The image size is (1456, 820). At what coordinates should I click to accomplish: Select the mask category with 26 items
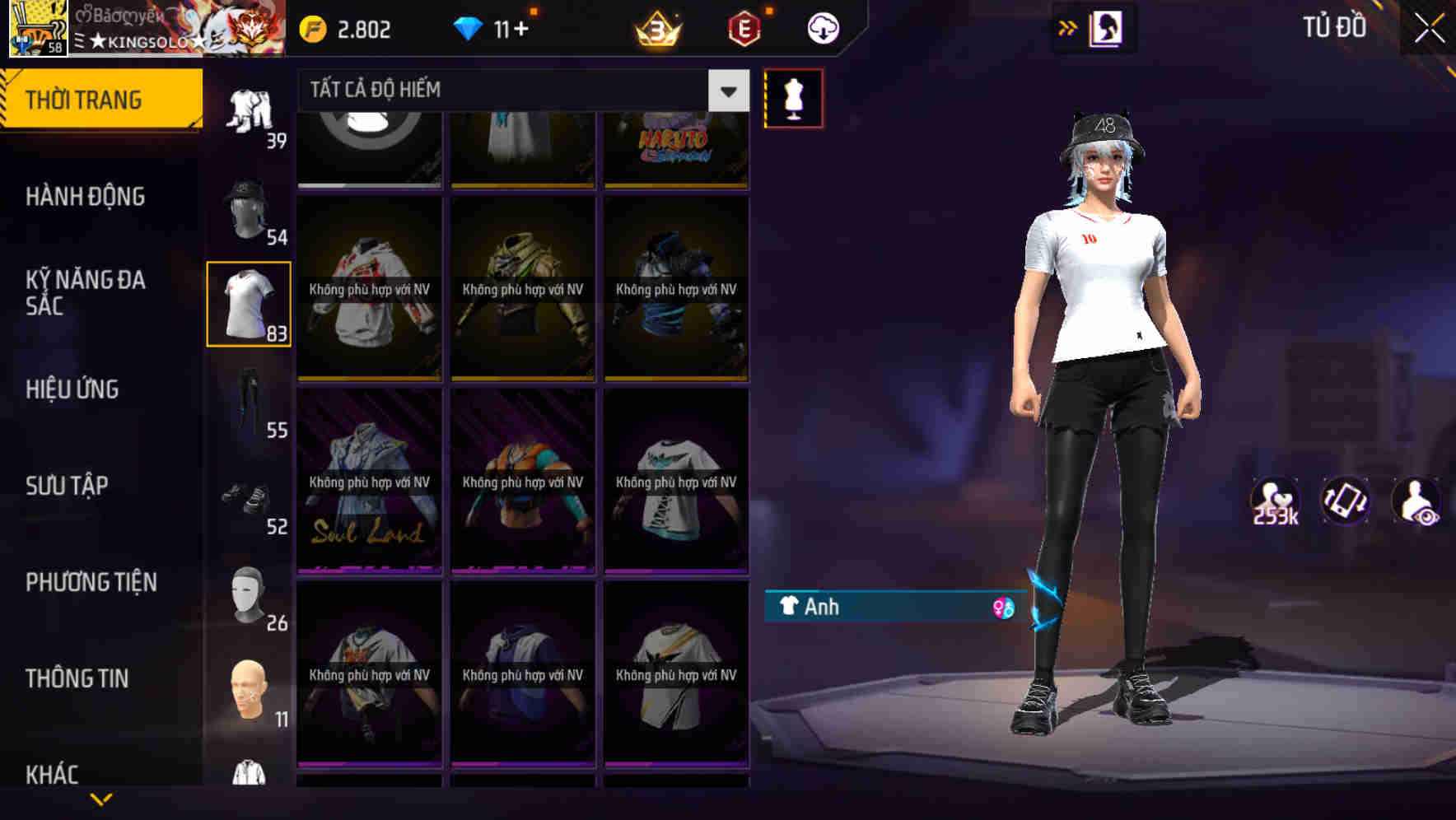click(249, 594)
